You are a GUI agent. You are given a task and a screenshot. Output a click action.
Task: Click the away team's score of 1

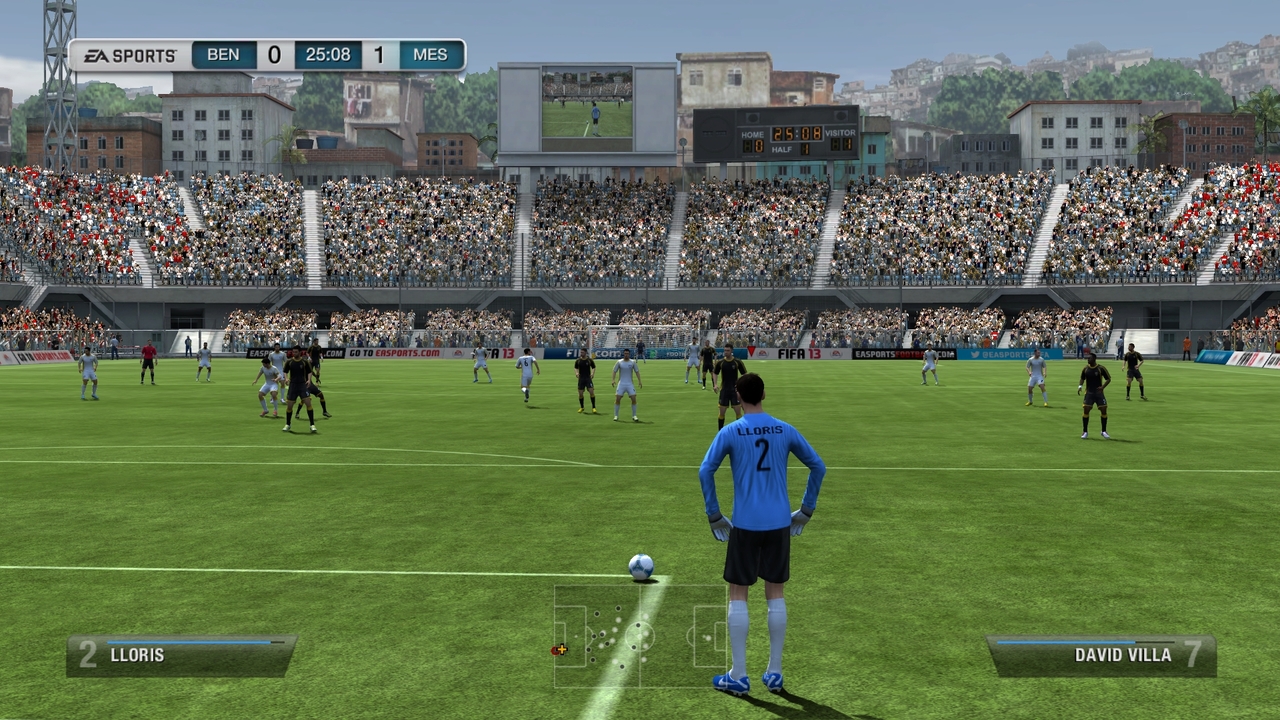[378, 55]
